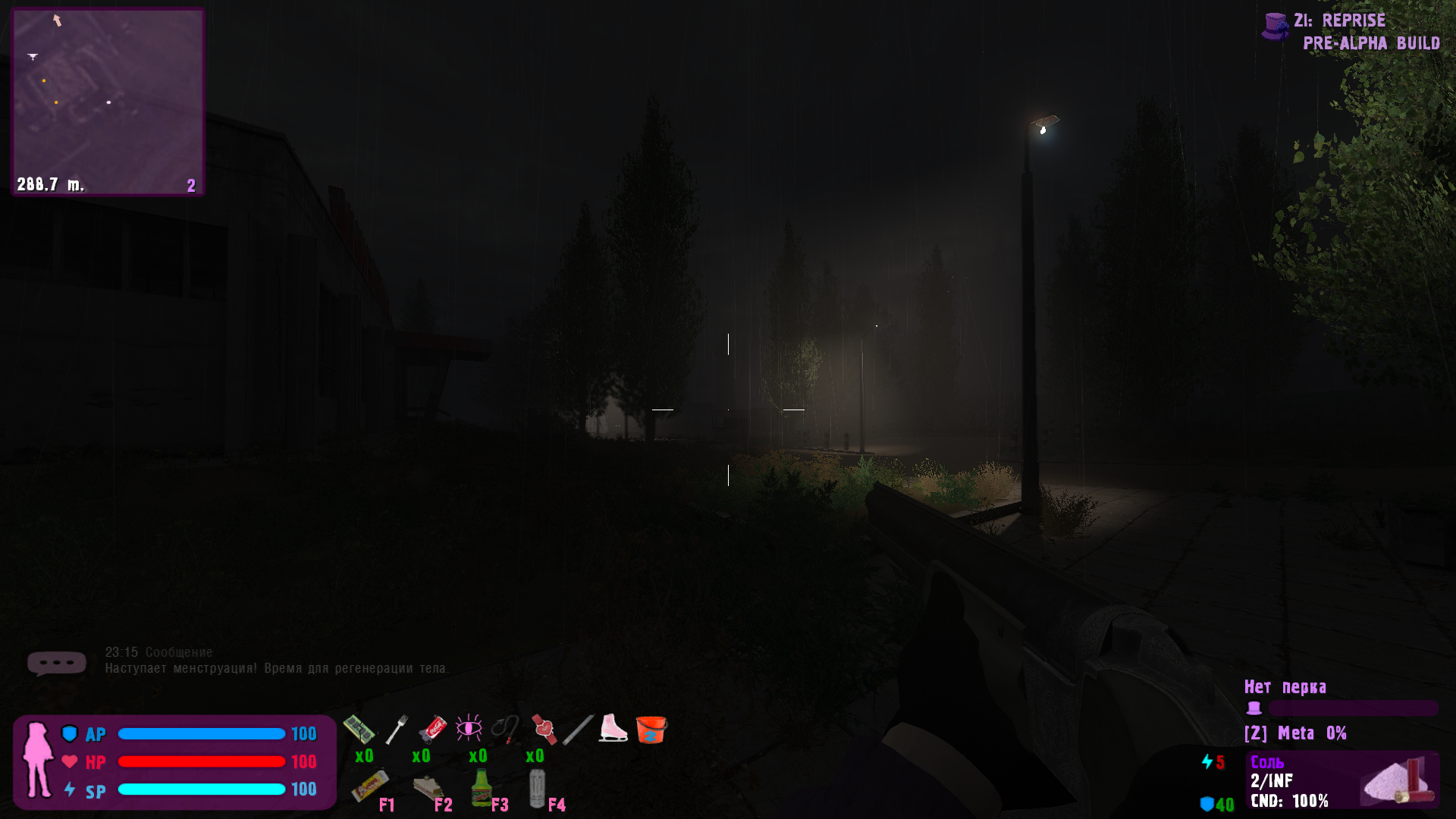
Task: Use the green soda bottle F3
Action: click(x=481, y=787)
